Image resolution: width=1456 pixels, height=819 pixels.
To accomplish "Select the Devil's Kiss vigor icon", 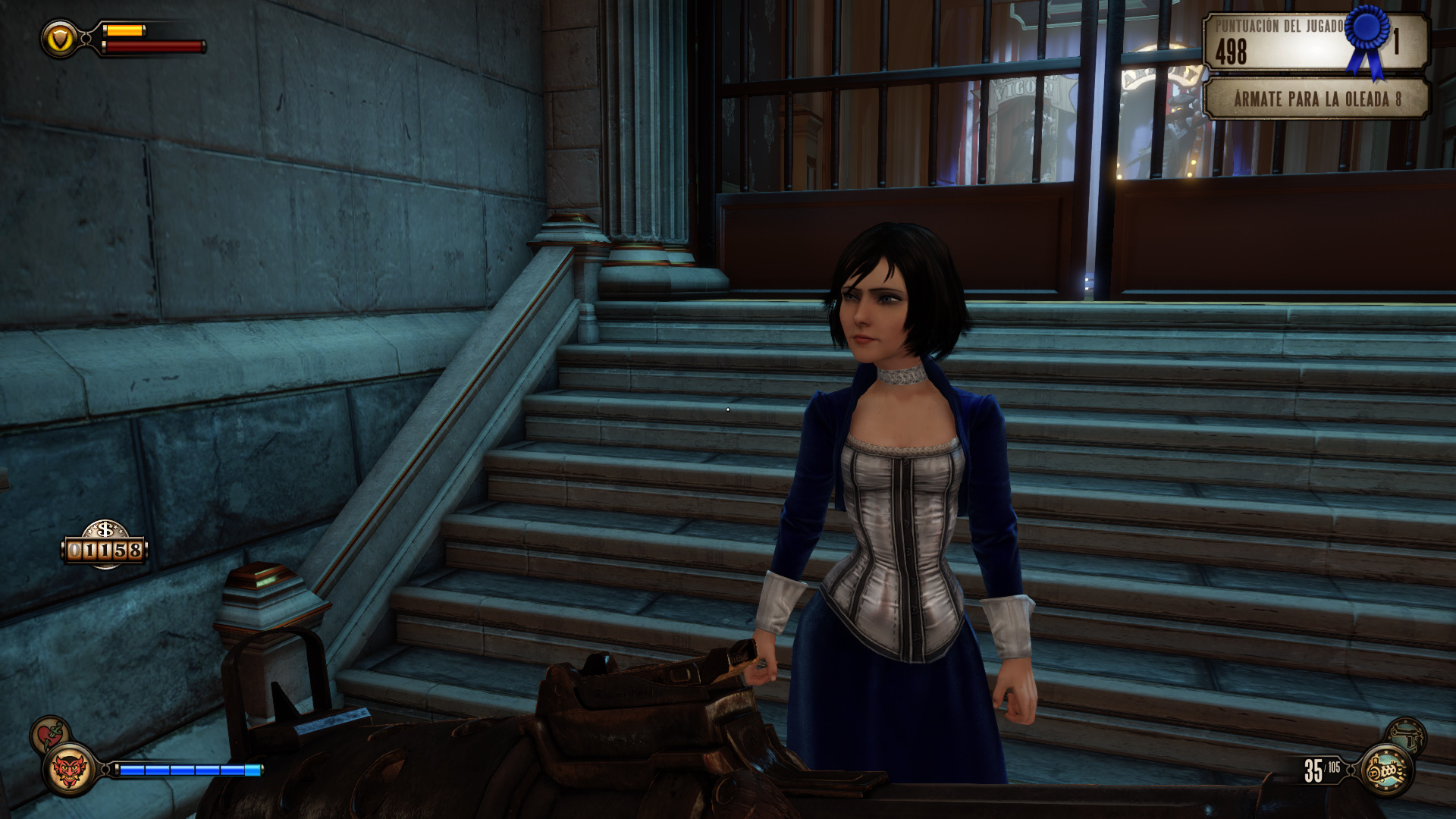I will 69,770.
